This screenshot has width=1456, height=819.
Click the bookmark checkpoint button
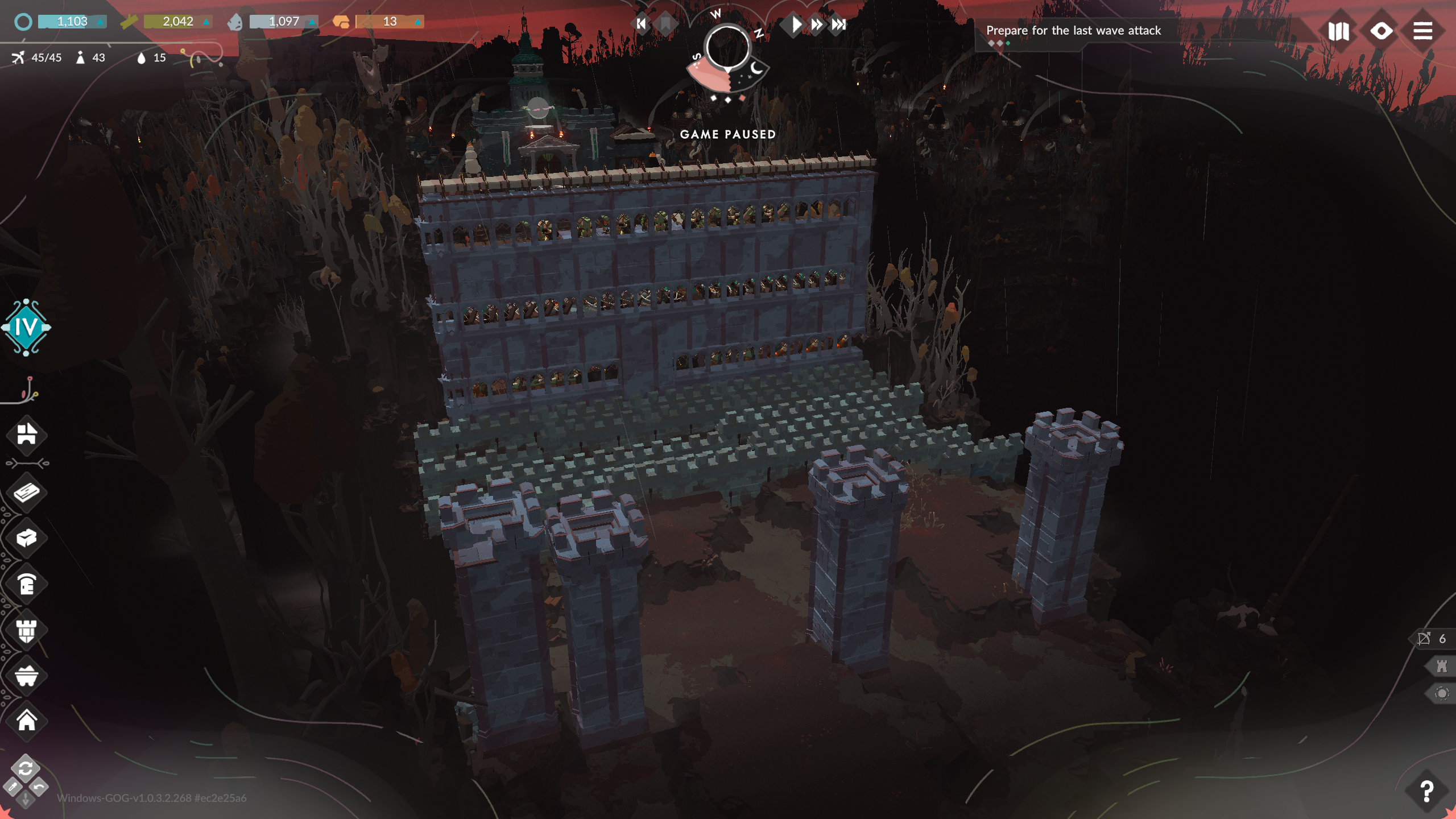664,24
